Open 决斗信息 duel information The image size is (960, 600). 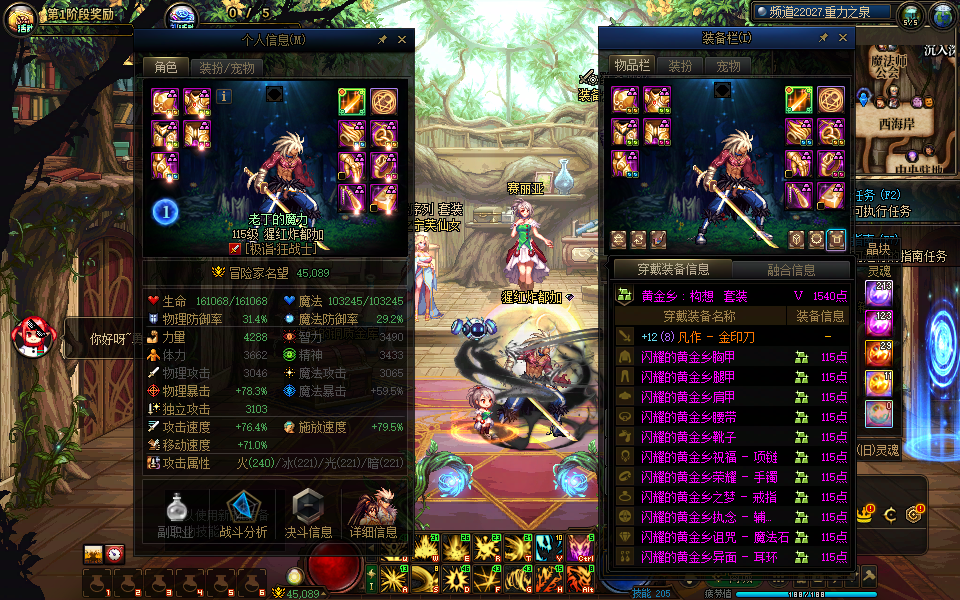coord(308,514)
